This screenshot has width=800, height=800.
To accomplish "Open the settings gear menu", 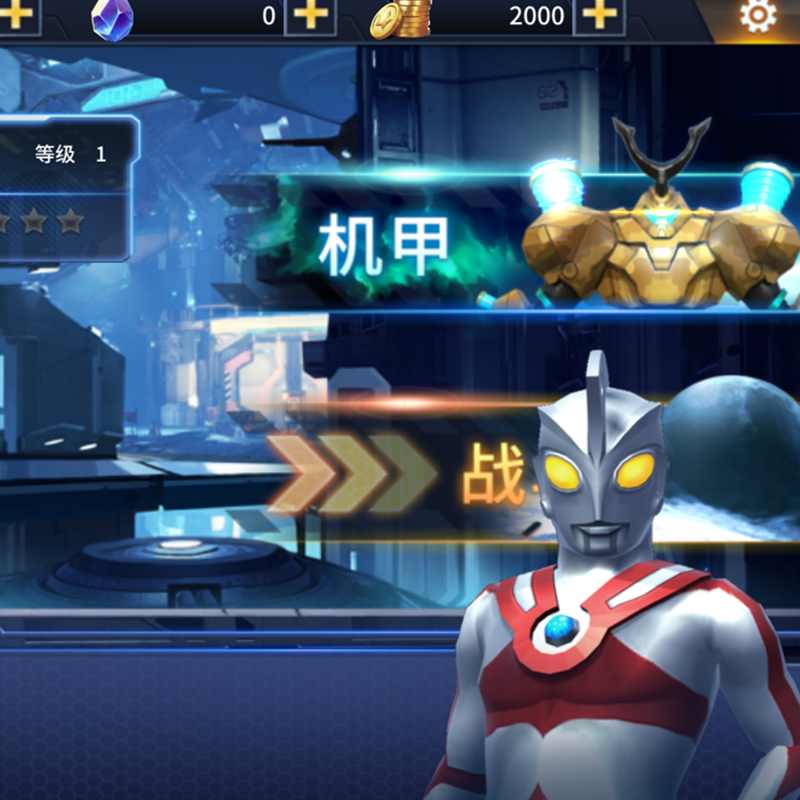I will pyautogui.click(x=757, y=17).
